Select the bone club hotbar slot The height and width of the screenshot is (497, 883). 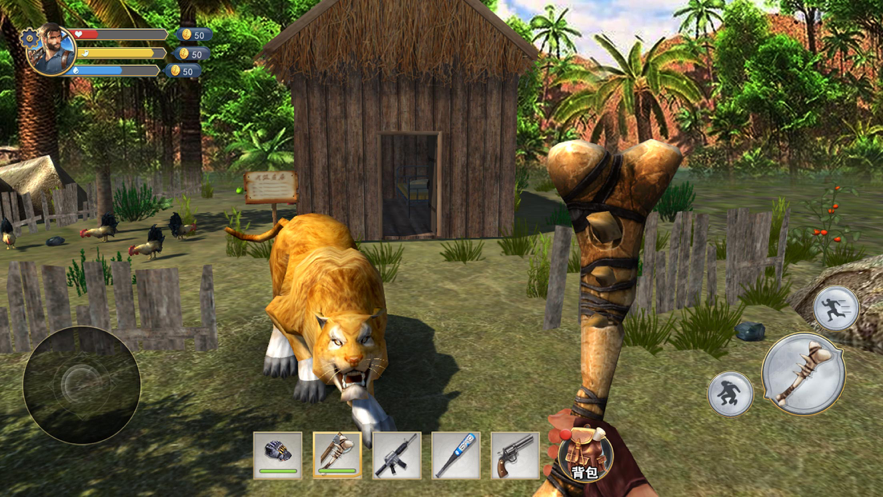(x=337, y=455)
